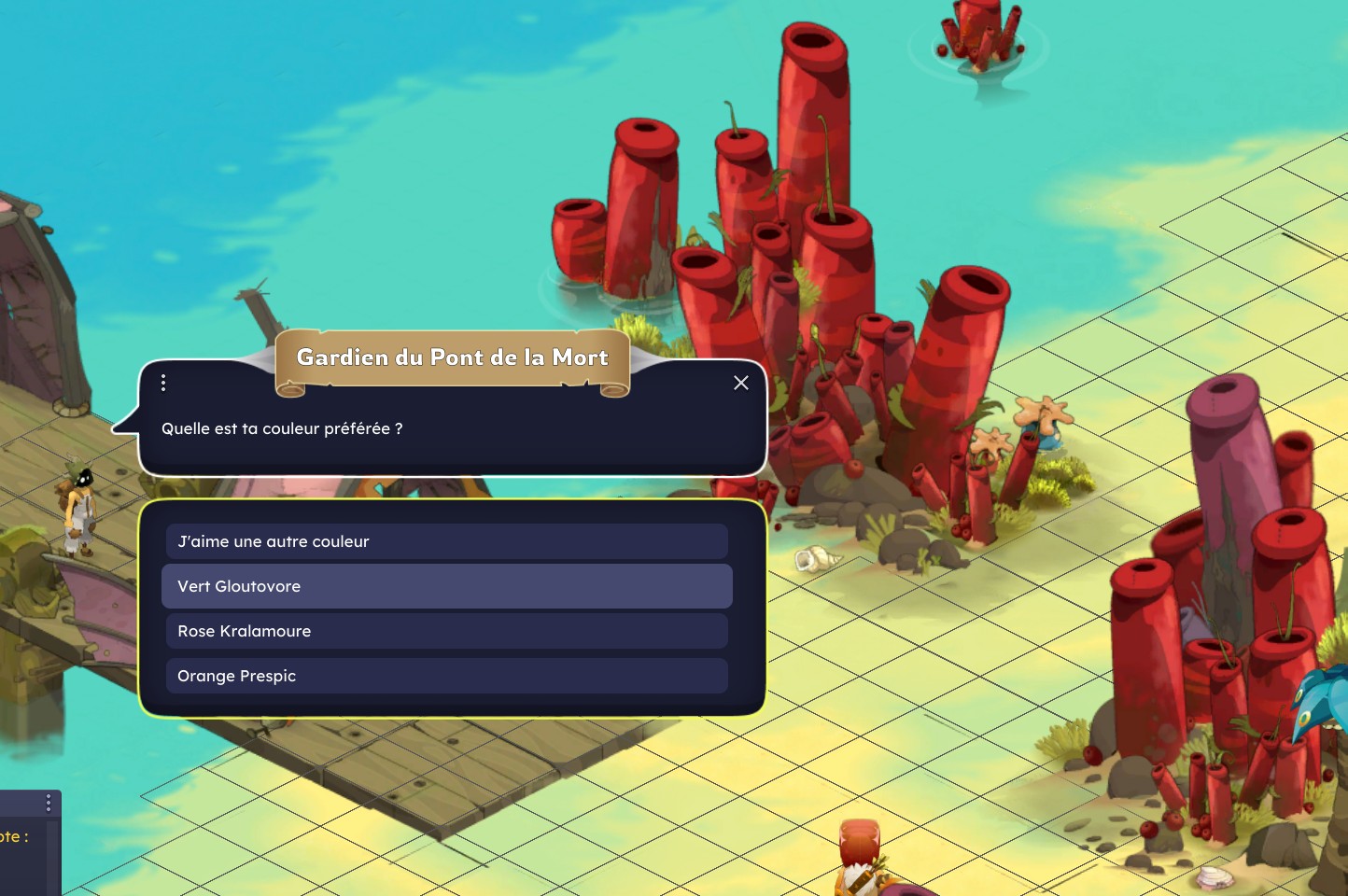Screen dimensions: 1348x896
Task: Open the chat panel options menu
Action: tap(49, 804)
